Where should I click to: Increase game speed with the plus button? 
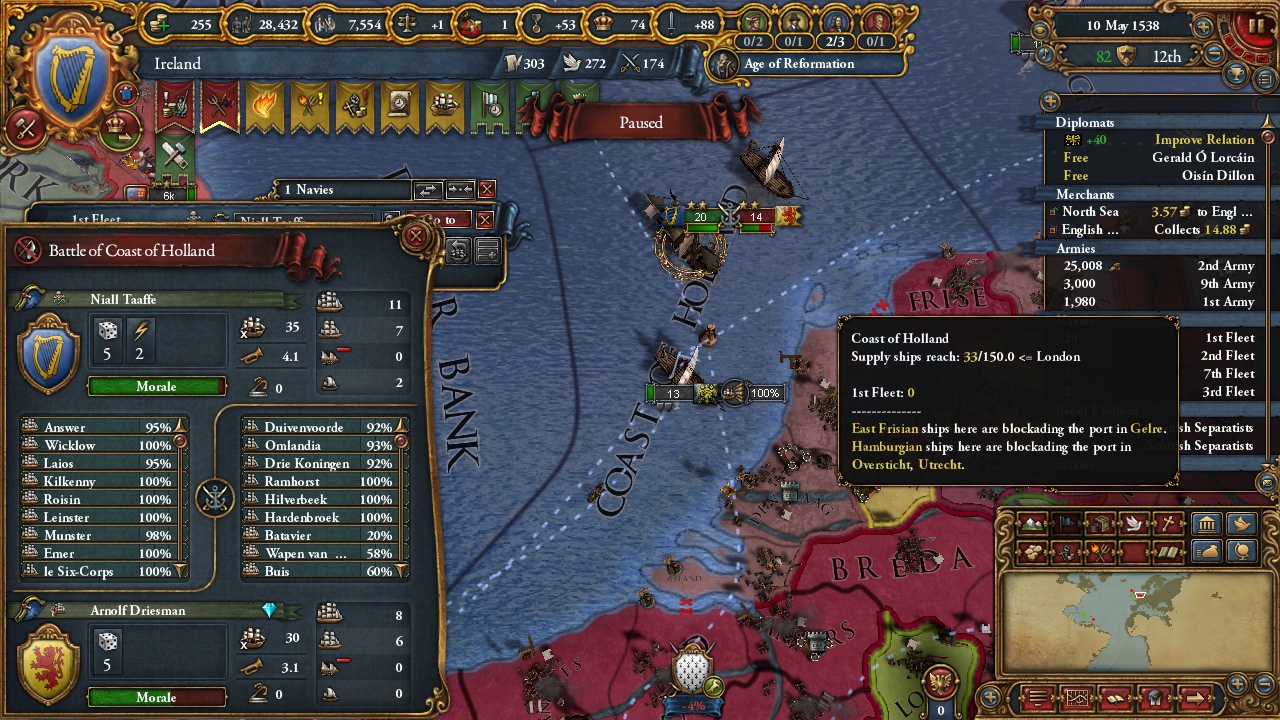pyautogui.click(x=1204, y=27)
